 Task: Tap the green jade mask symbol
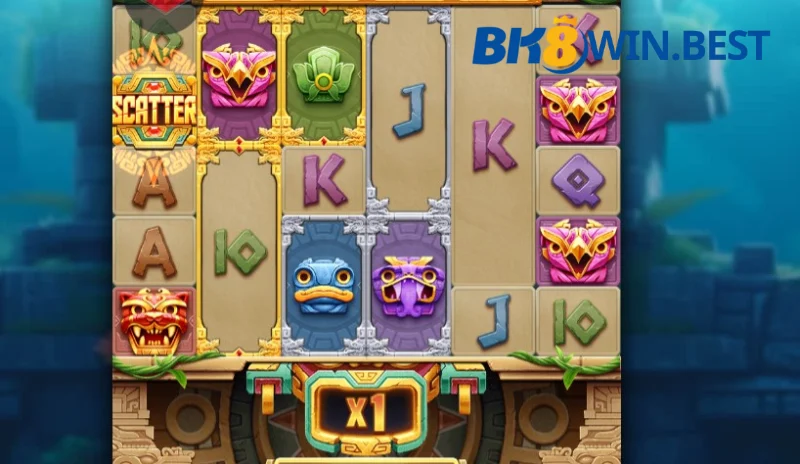[323, 75]
